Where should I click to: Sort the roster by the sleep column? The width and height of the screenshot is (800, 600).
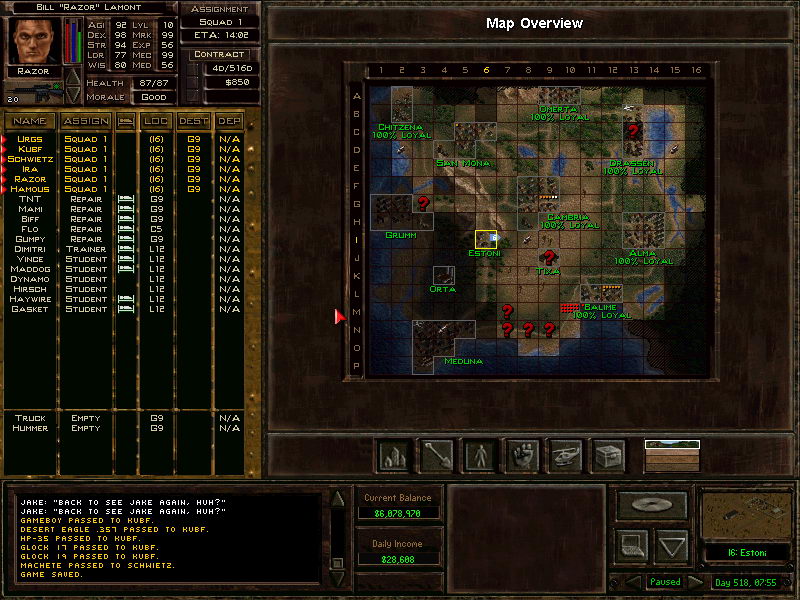tap(126, 121)
